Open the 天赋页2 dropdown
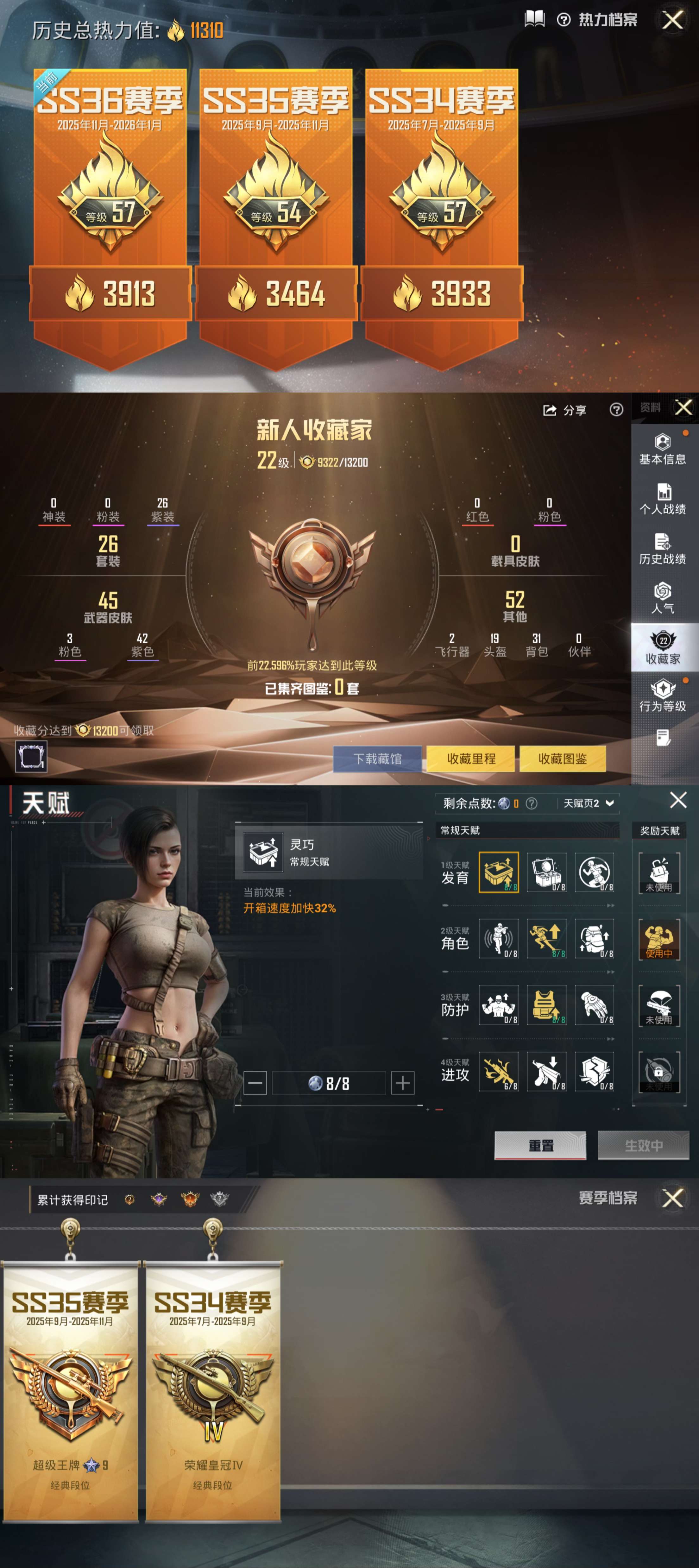This screenshot has height=1568, width=699. tap(588, 803)
